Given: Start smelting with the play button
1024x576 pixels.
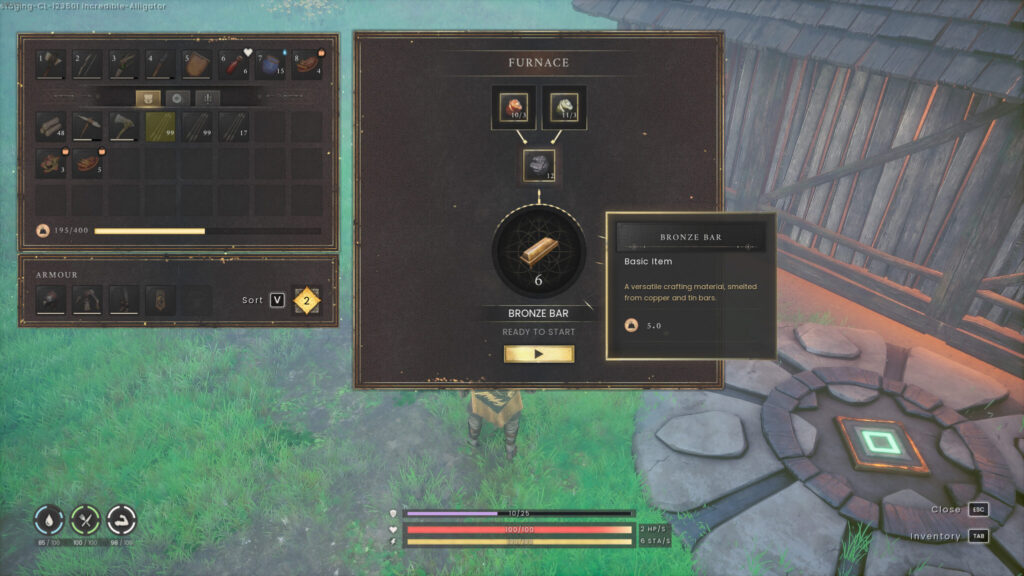Looking at the screenshot, I should [x=538, y=354].
